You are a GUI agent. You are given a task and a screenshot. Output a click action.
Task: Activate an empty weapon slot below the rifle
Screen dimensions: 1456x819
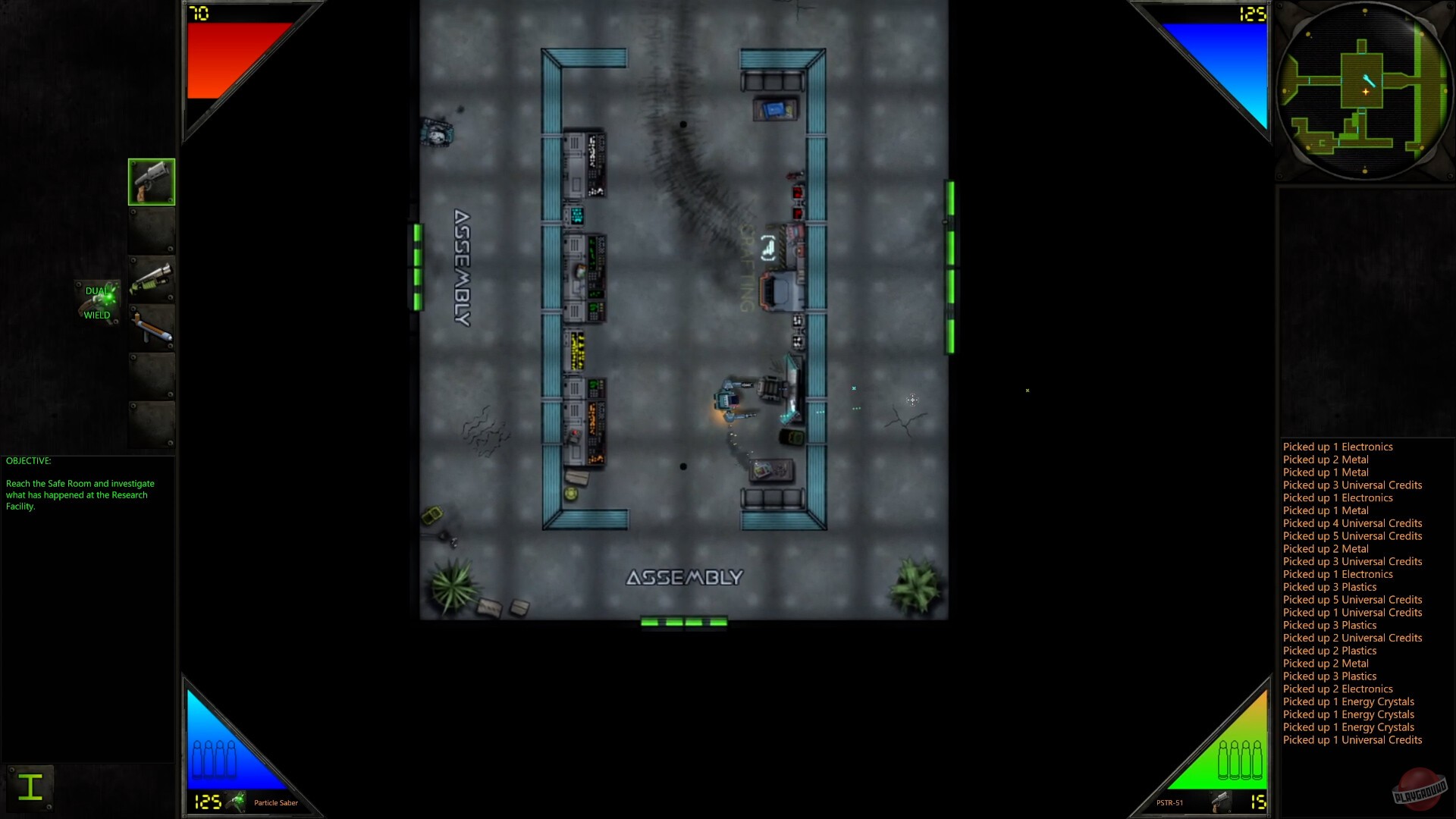click(150, 376)
